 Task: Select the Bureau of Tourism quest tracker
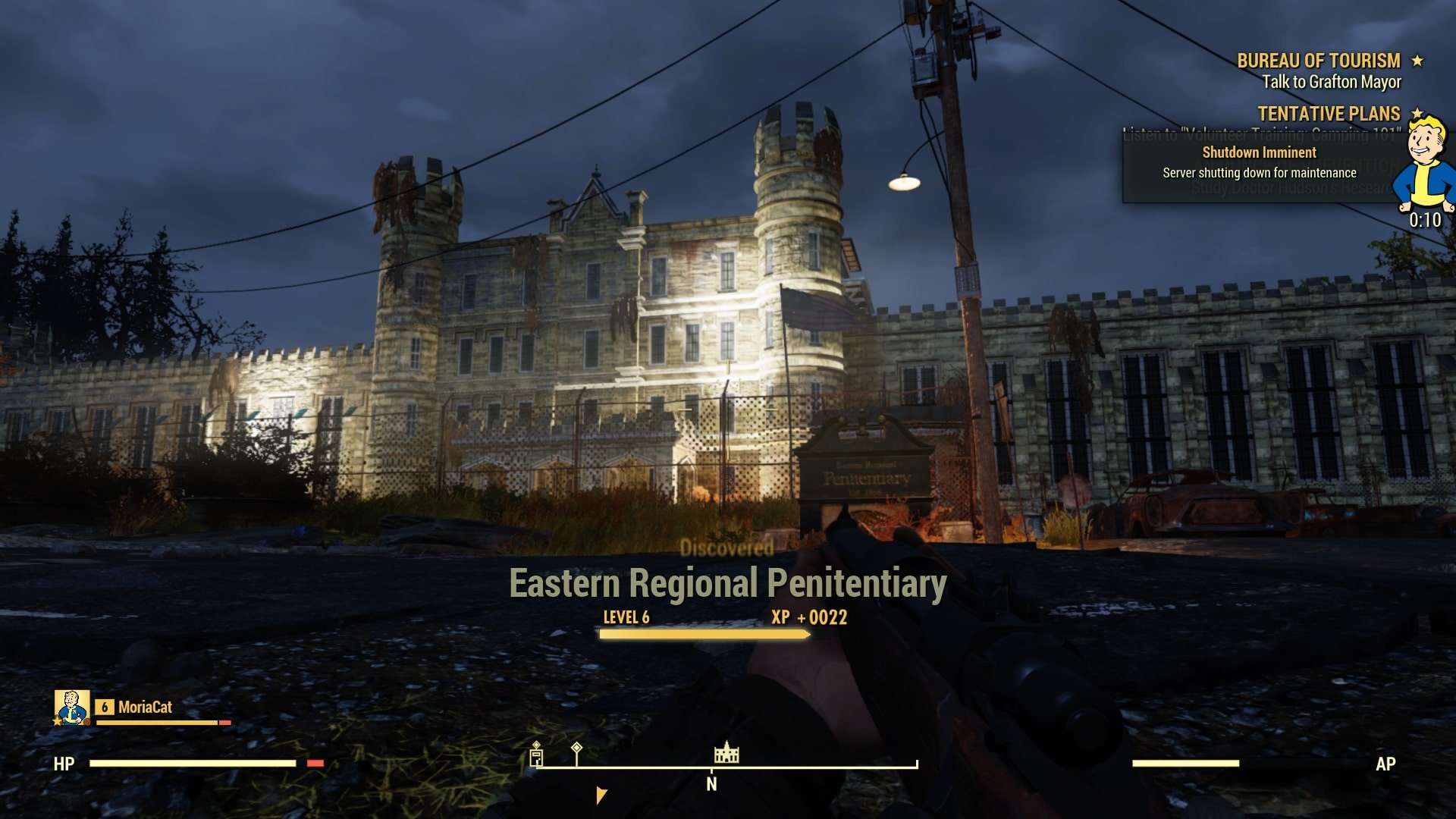(x=1319, y=61)
